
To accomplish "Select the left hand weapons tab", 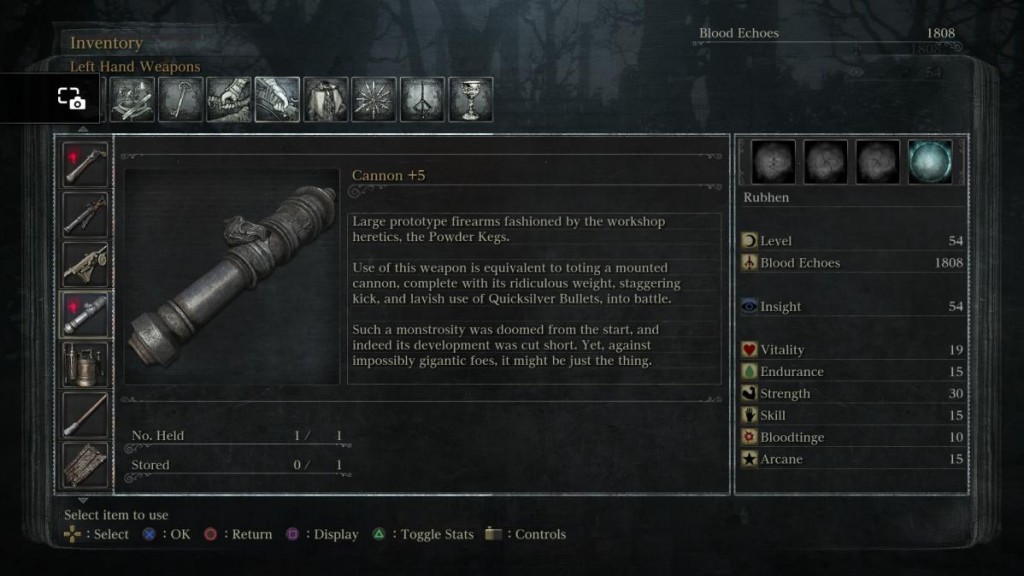I will [x=277, y=100].
